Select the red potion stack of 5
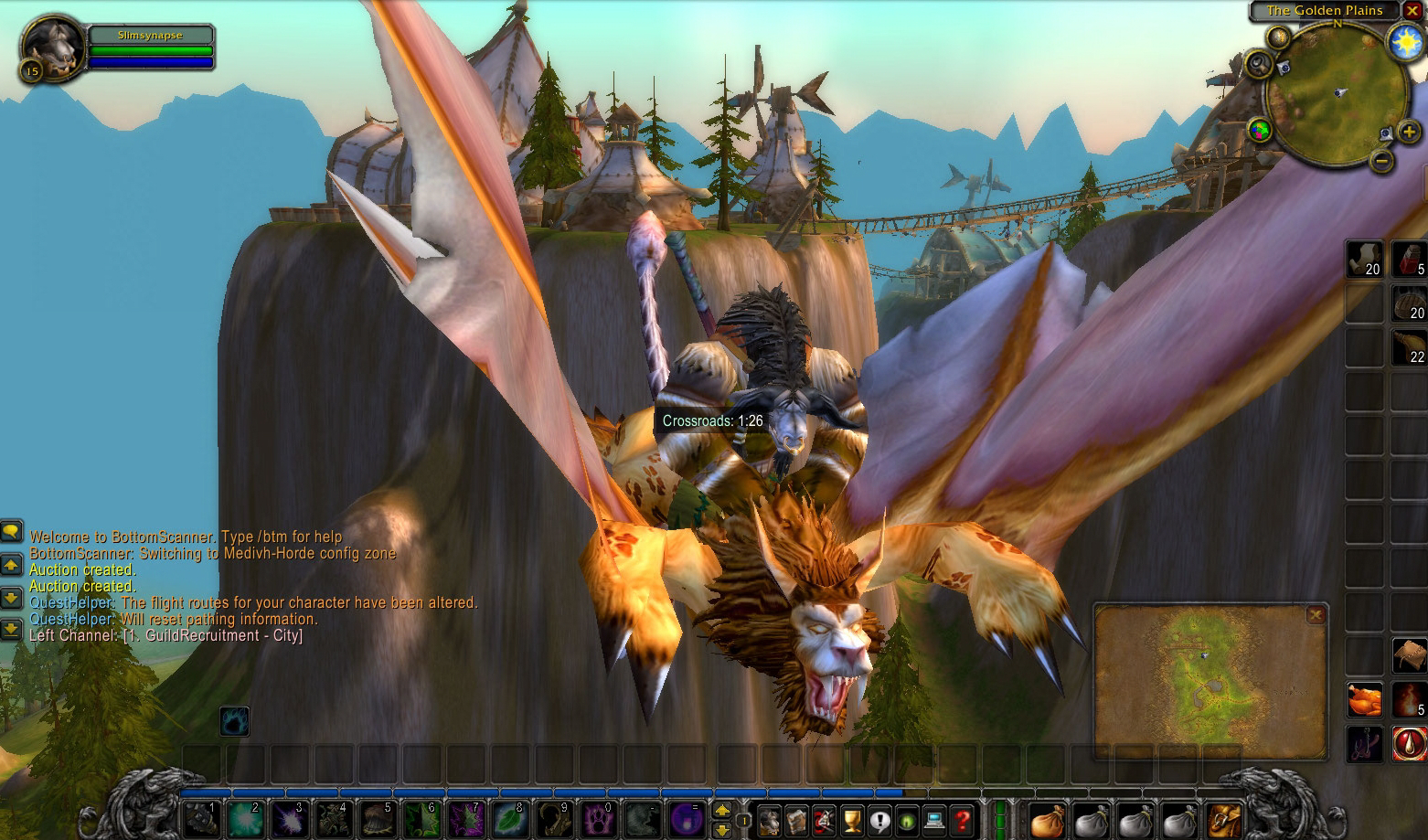This screenshot has width=1428, height=840. coord(1409,259)
